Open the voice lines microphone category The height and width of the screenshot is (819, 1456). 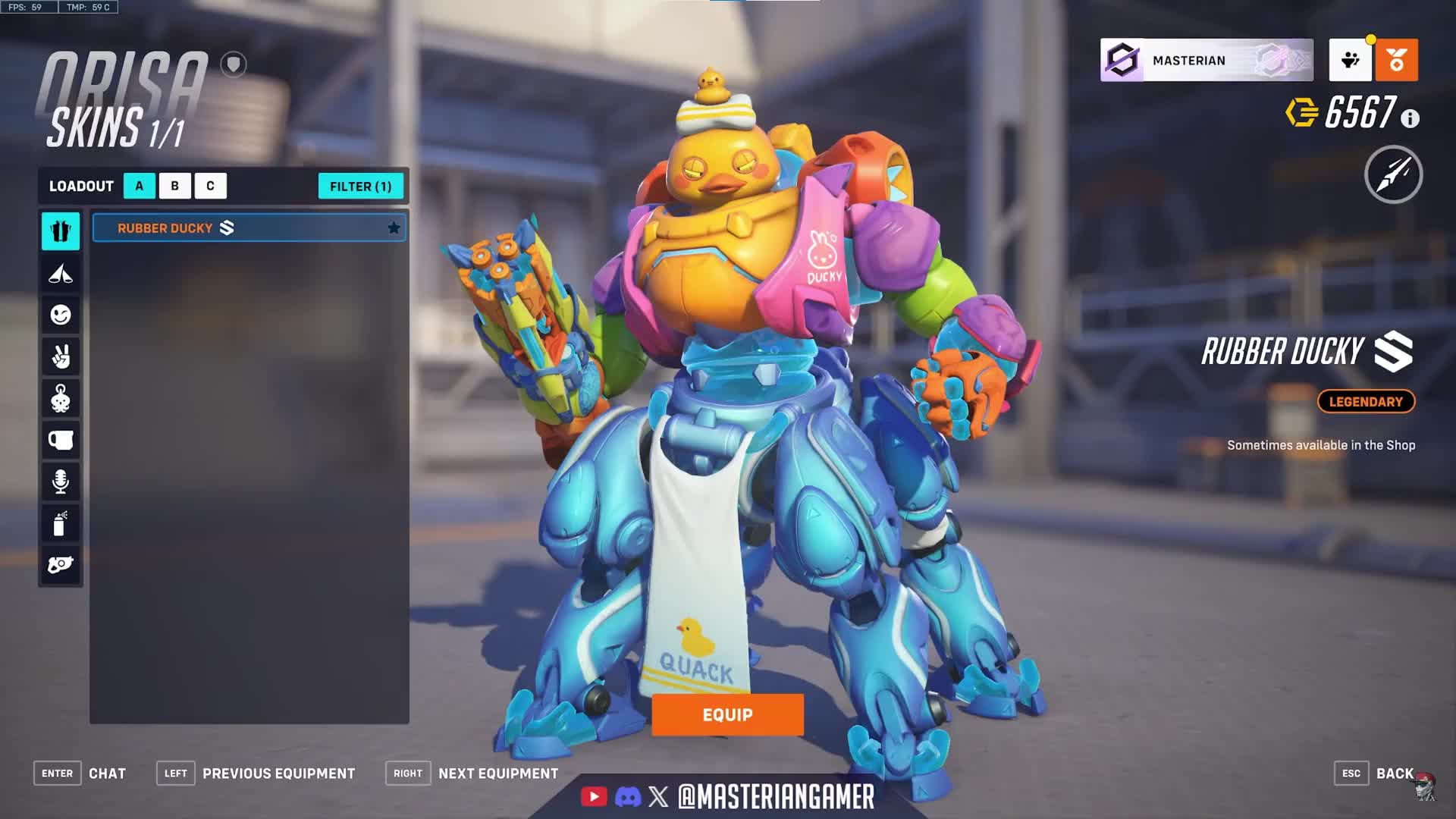tap(61, 482)
